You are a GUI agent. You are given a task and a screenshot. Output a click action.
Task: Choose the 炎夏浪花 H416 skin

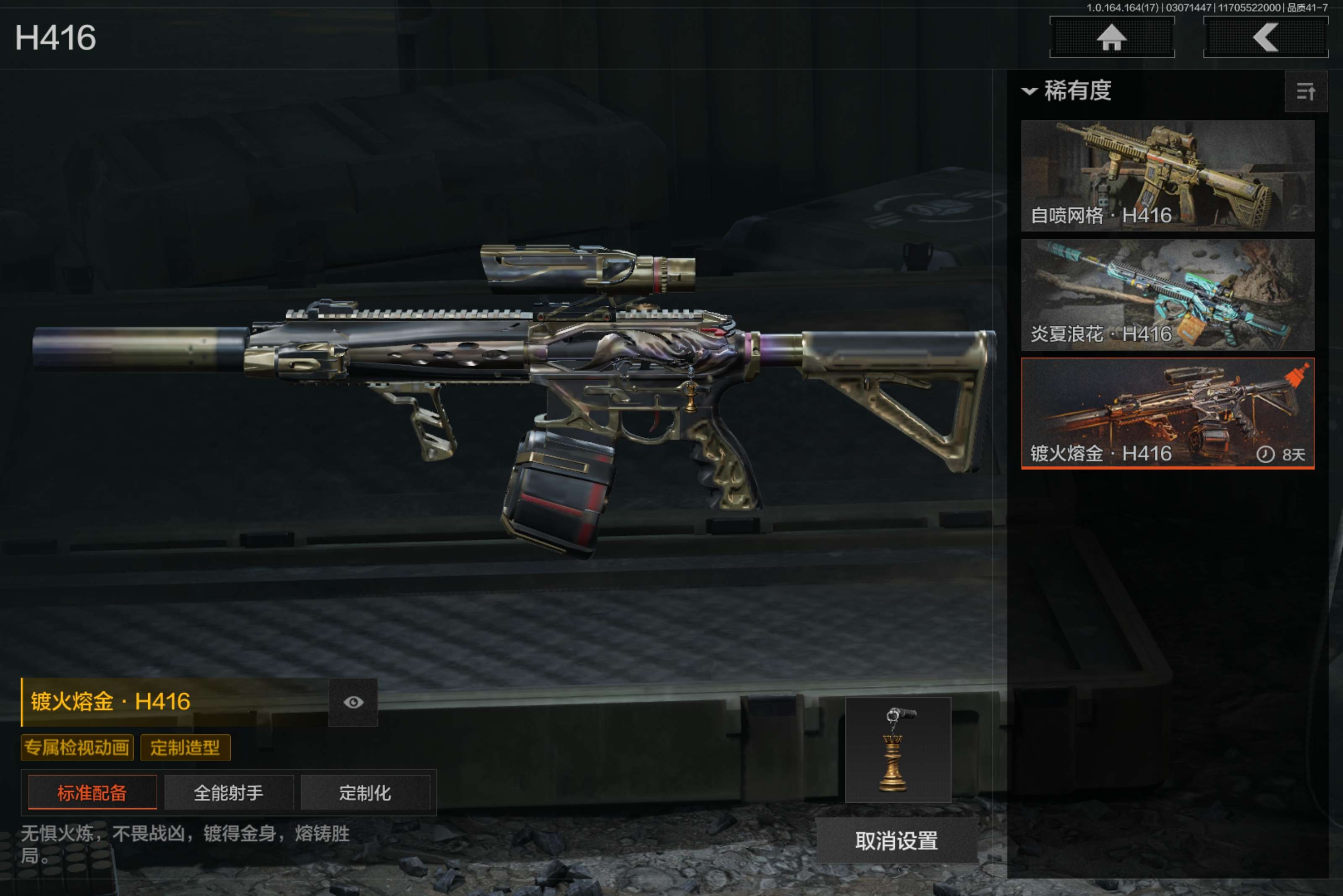coord(1167,294)
